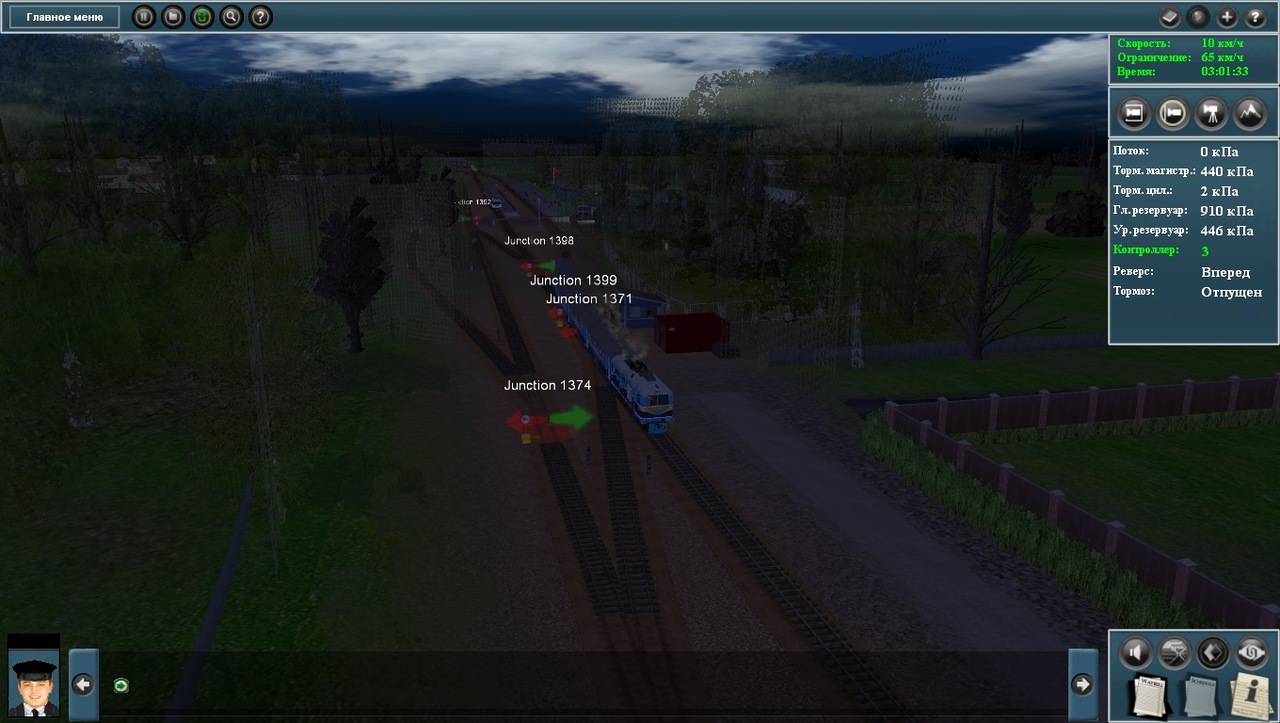This screenshot has height=723, width=1280.
Task: Click the folder save icon
Action: pyautogui.click(x=173, y=17)
